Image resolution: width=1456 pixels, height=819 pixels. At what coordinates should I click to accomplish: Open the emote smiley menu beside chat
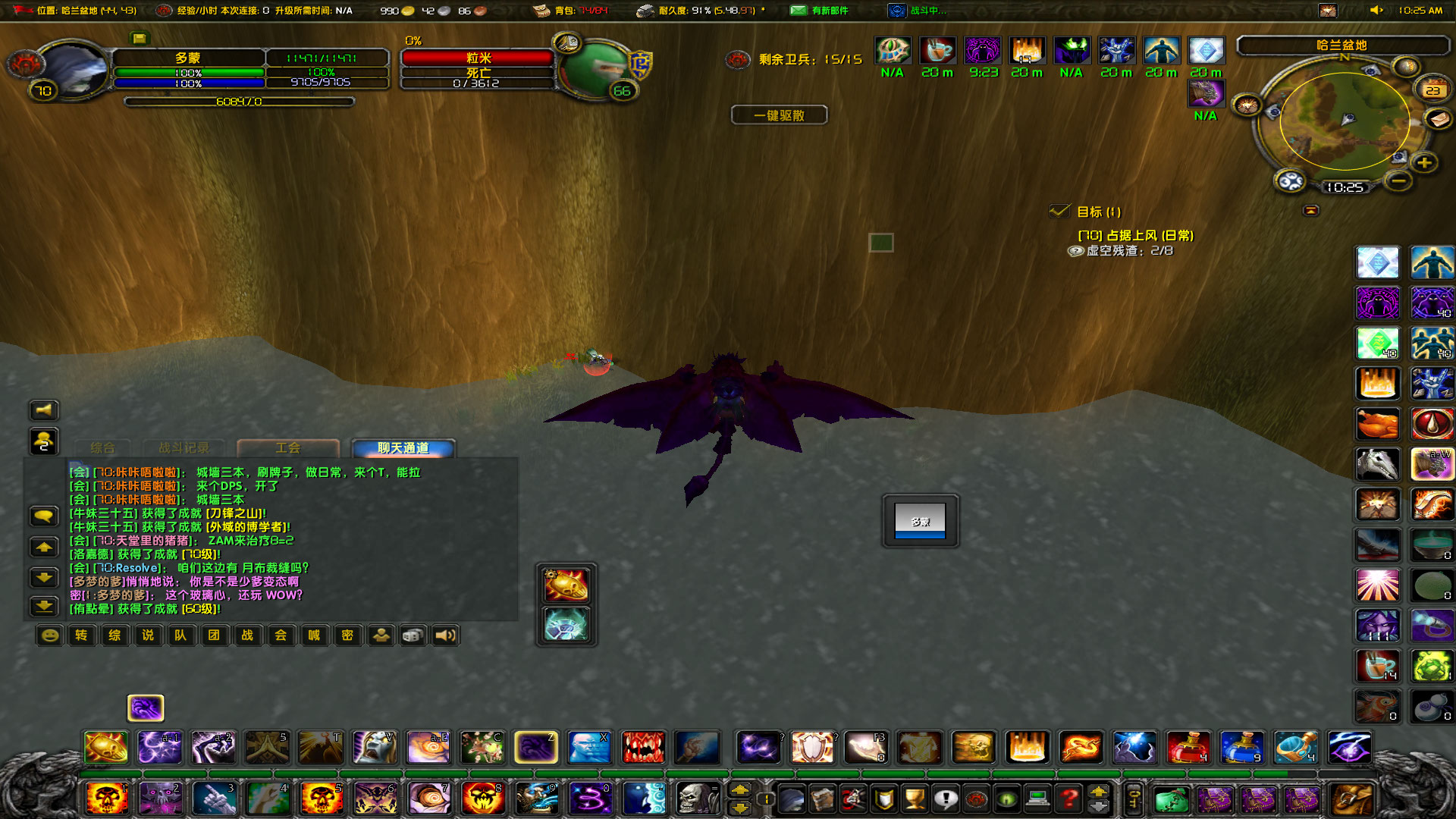pos(48,635)
